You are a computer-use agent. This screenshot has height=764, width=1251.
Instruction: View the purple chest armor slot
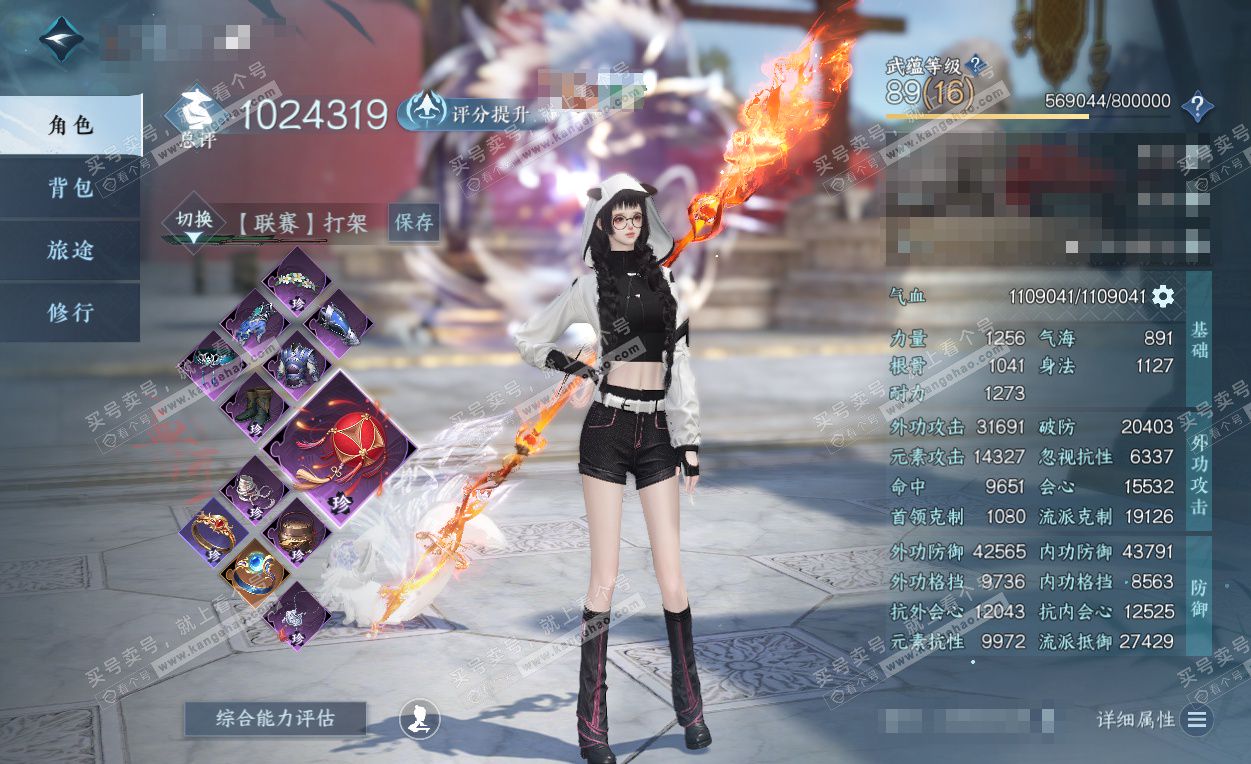coord(296,365)
